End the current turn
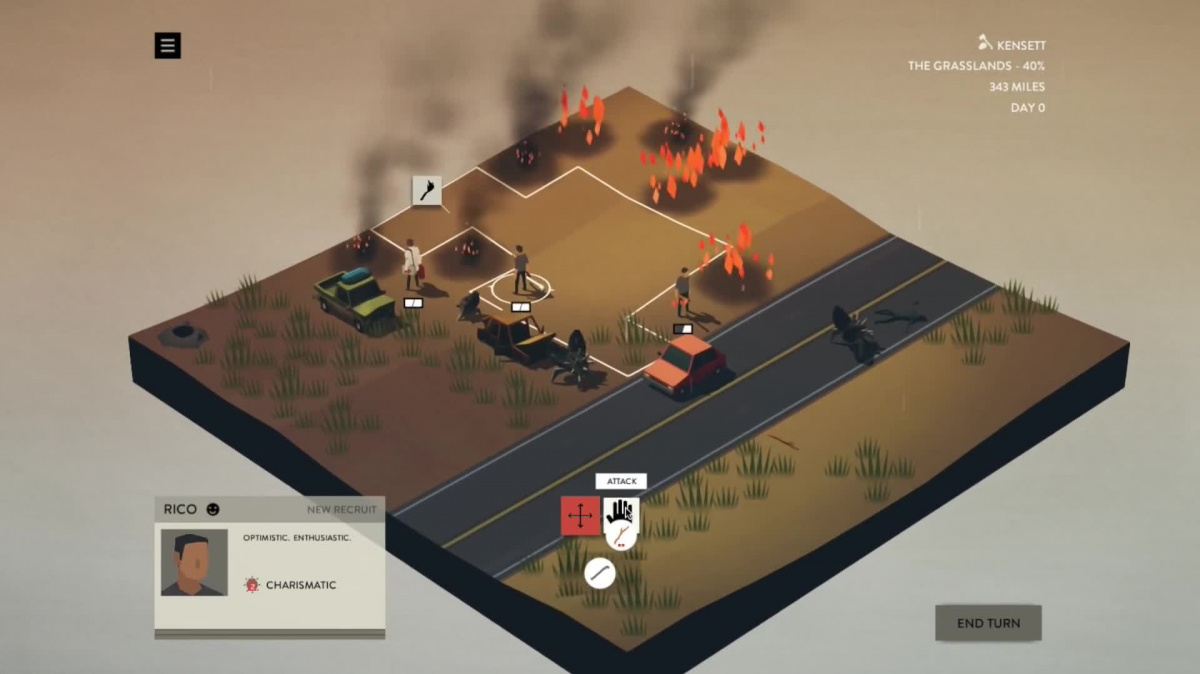 pyautogui.click(x=988, y=623)
